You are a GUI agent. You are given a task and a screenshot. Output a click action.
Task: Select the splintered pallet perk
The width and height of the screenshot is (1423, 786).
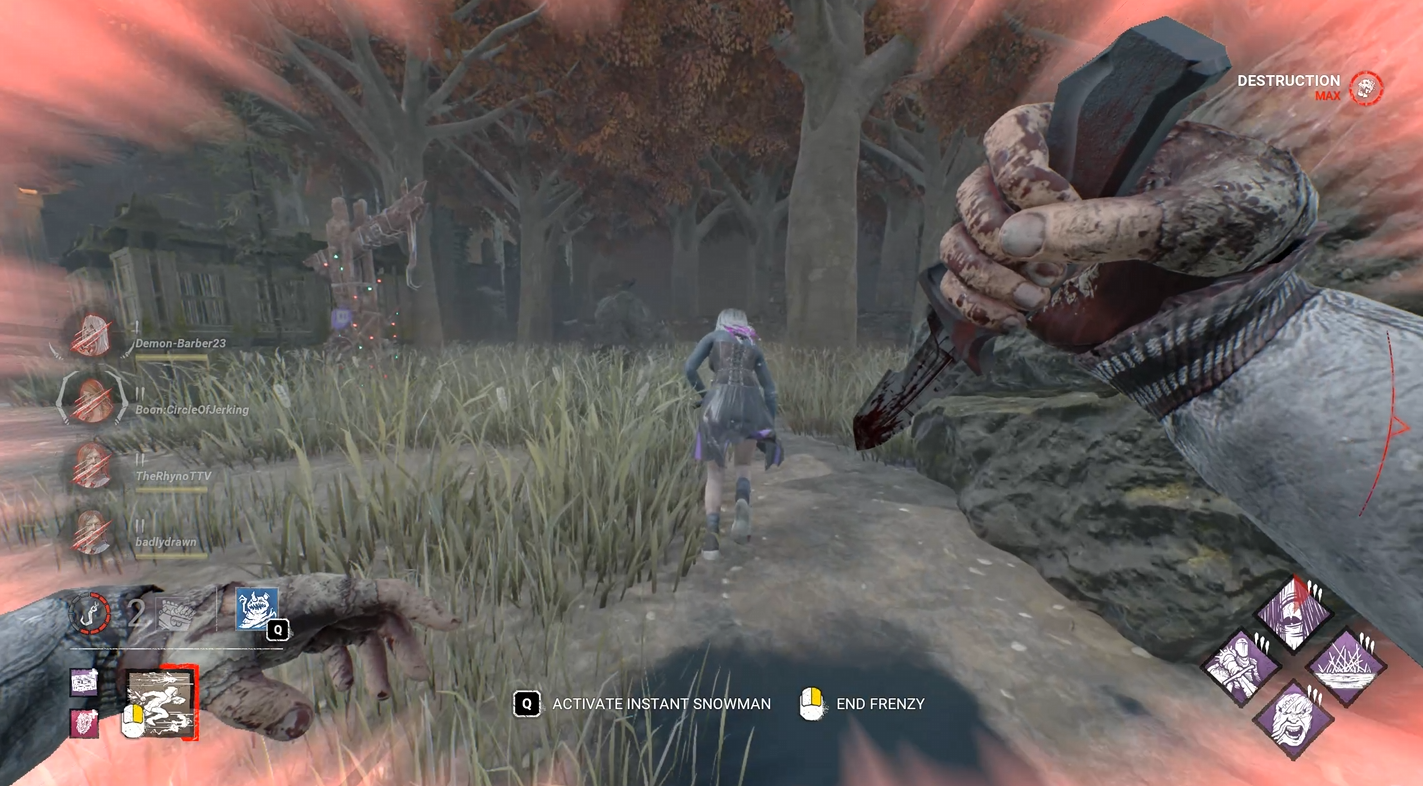coord(1346,665)
